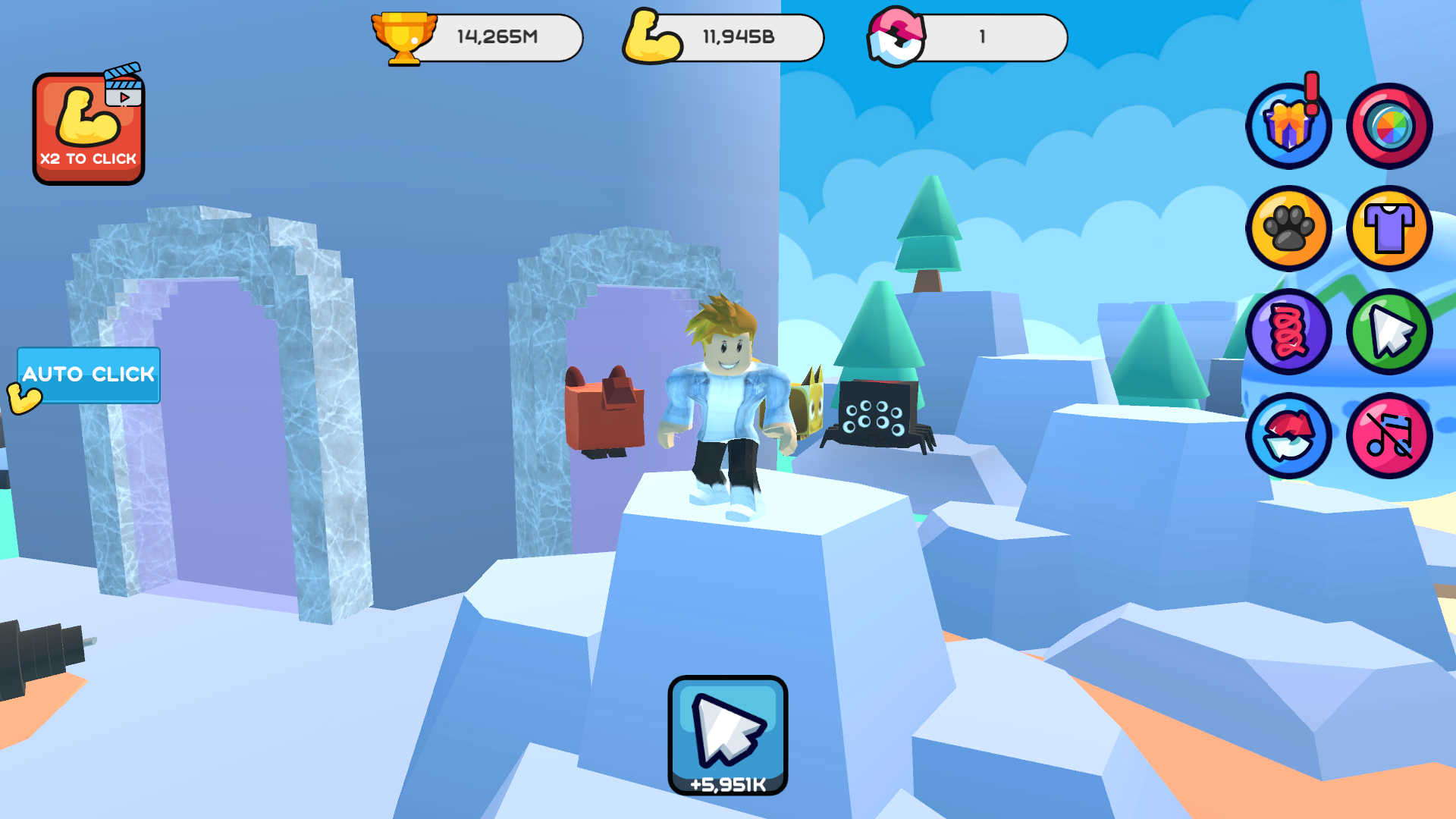Click the exclamation badge on the gift

tap(1312, 91)
